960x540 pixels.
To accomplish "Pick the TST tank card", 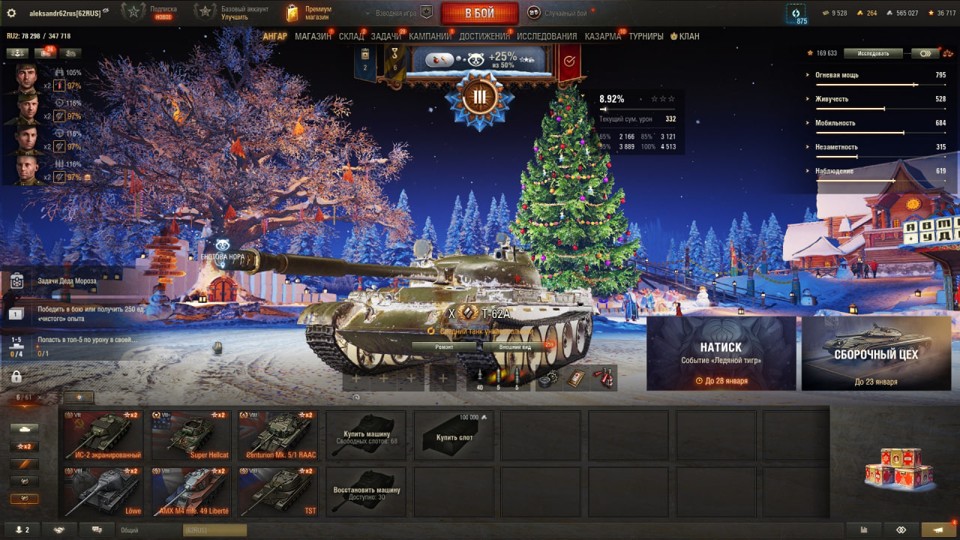I will 278,491.
